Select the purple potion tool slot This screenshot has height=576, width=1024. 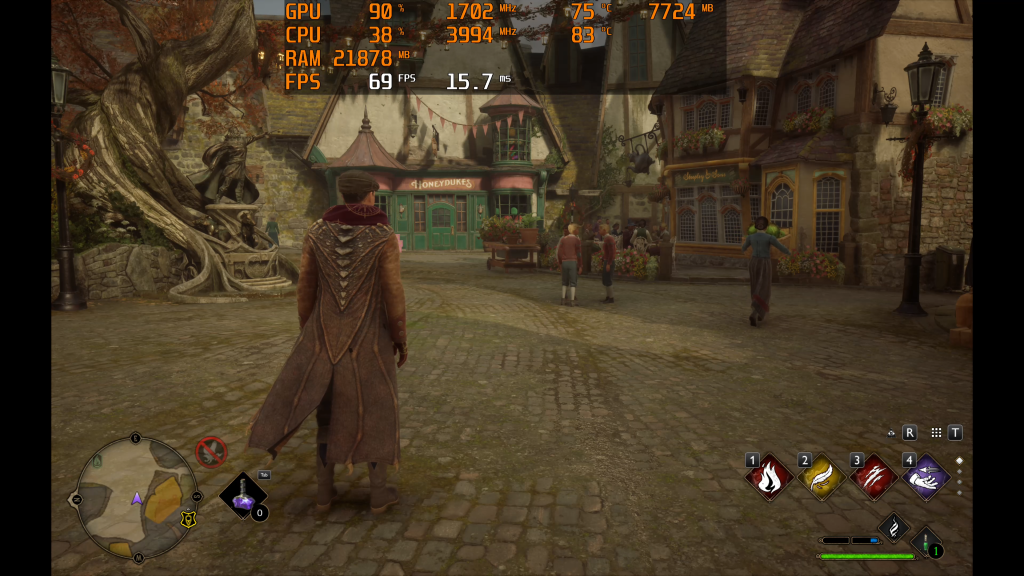(242, 494)
